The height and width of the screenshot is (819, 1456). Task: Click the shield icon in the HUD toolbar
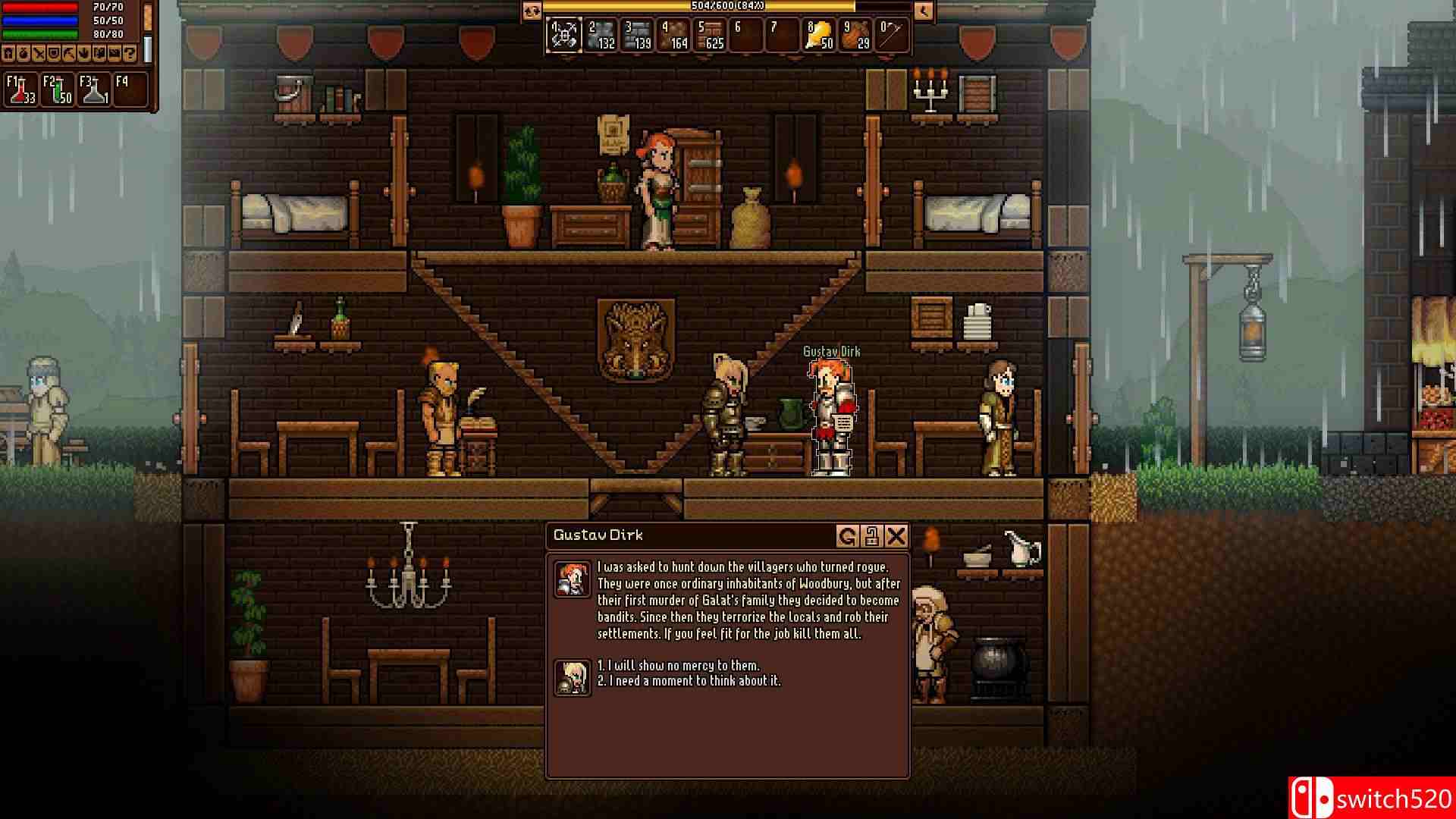[53, 54]
